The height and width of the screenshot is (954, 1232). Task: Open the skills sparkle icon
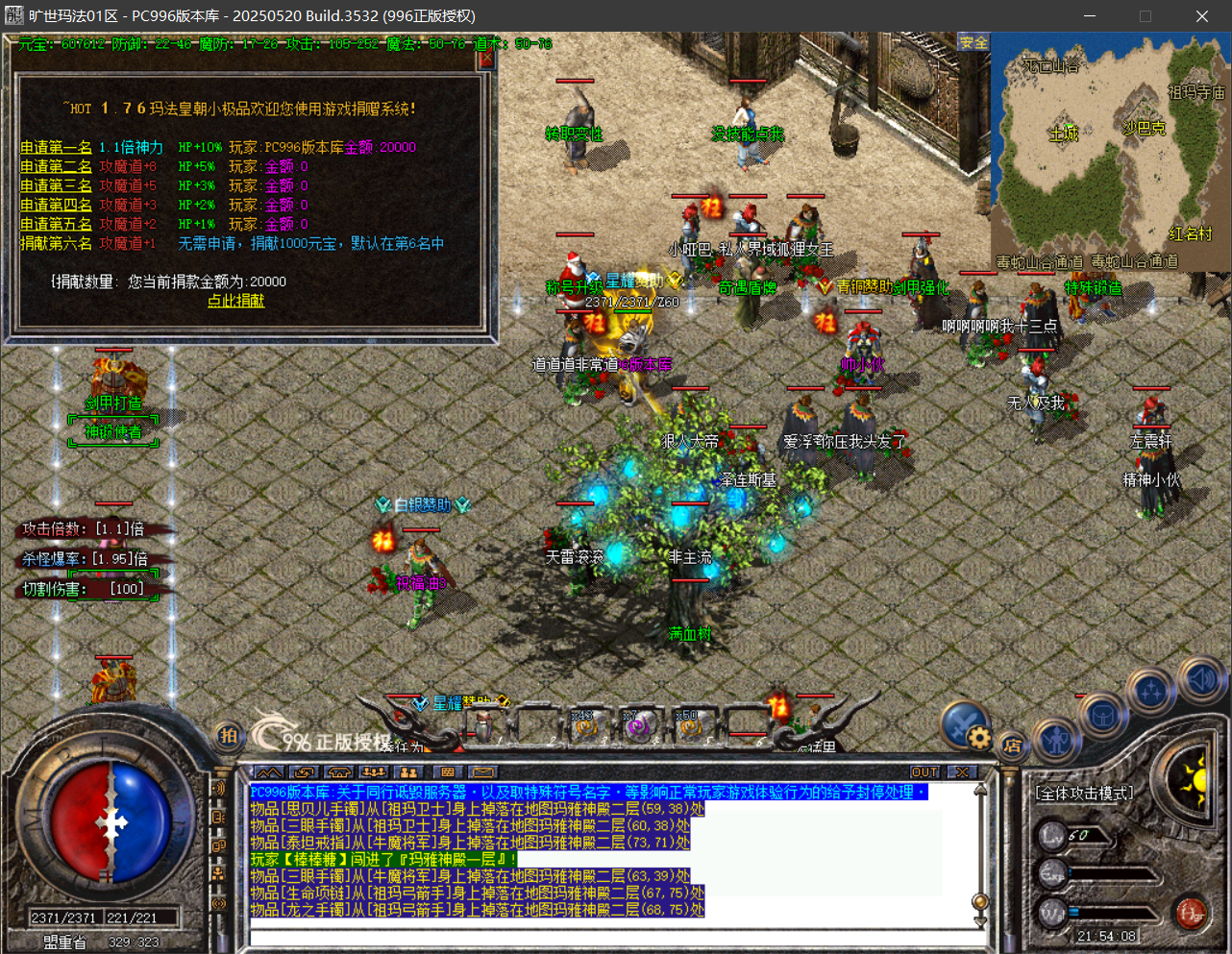coord(1150,691)
